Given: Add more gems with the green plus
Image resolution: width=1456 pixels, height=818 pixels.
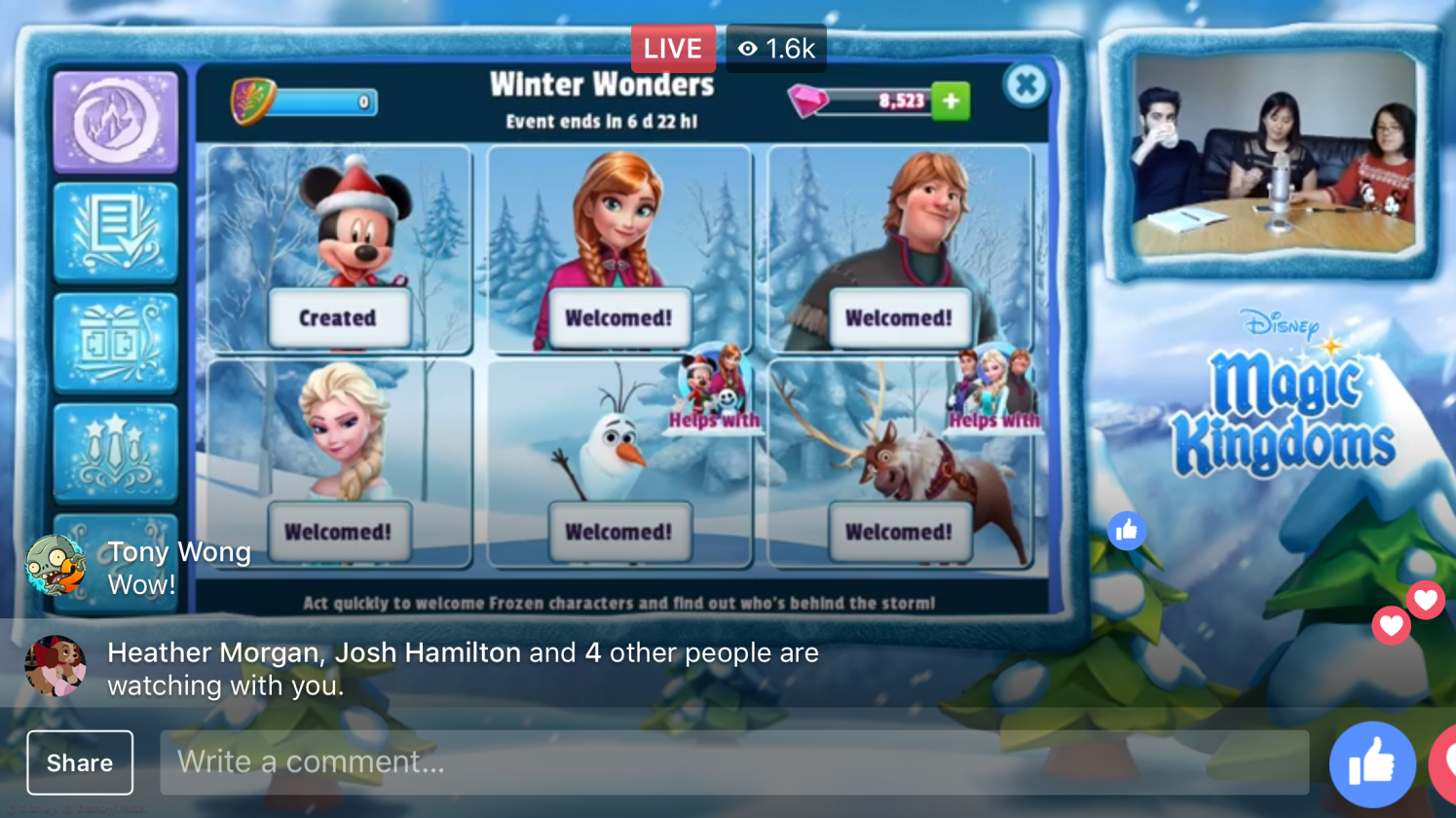Looking at the screenshot, I should click(951, 101).
